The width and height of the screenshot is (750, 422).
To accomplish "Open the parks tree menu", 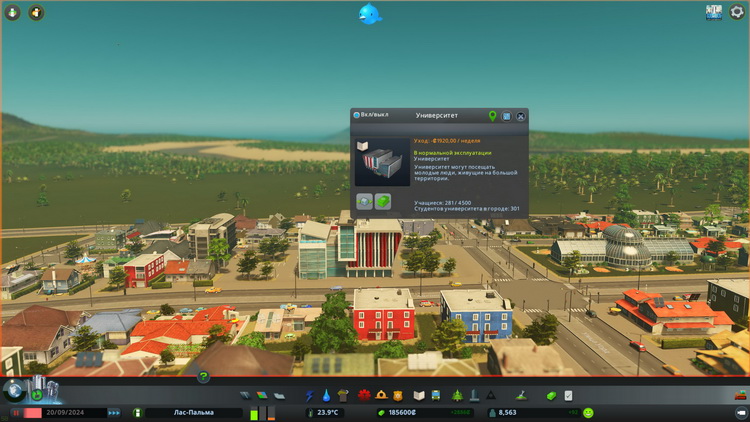I will (x=457, y=396).
